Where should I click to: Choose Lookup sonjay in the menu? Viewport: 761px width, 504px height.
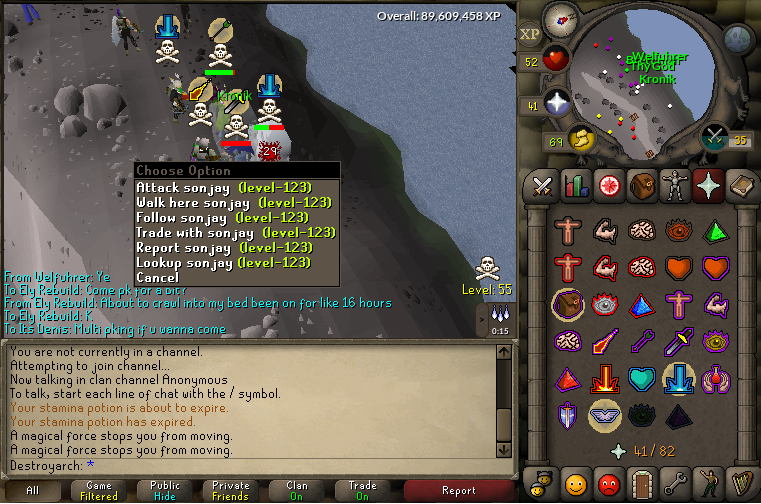pyautogui.click(x=223, y=262)
